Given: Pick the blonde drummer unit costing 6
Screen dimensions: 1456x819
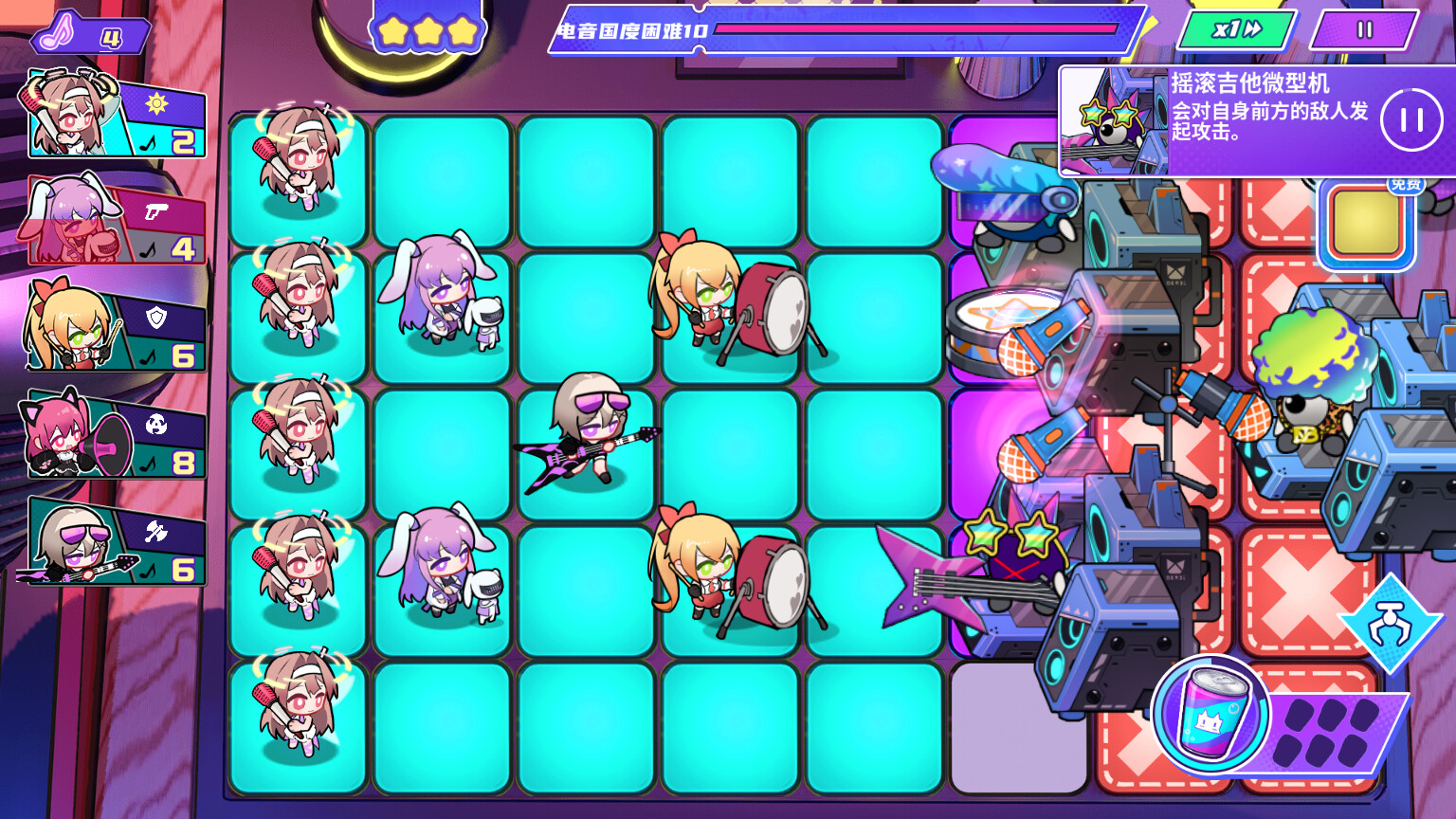Looking at the screenshot, I should tap(109, 332).
